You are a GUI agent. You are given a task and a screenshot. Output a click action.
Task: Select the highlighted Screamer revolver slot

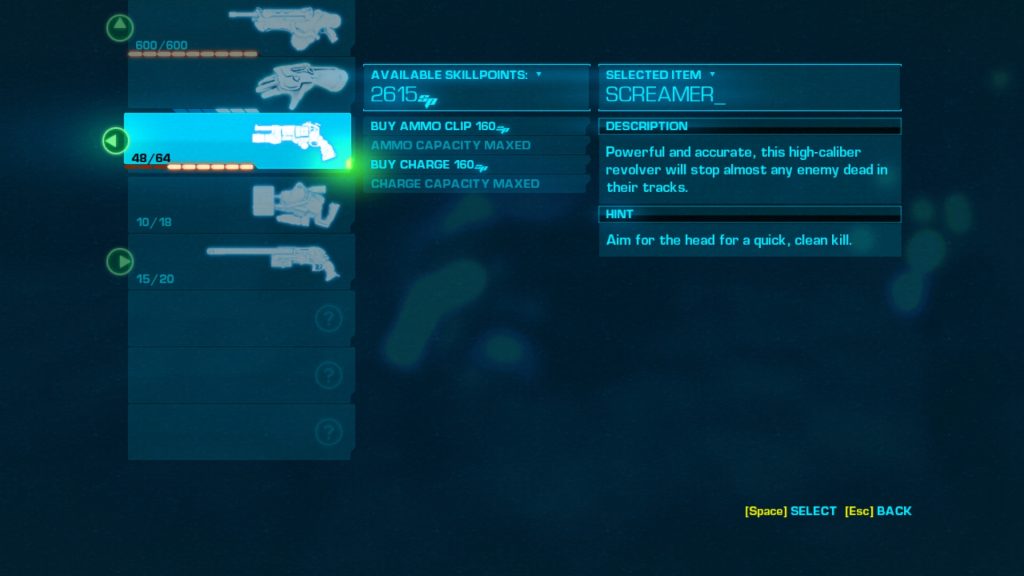pyautogui.click(x=240, y=141)
